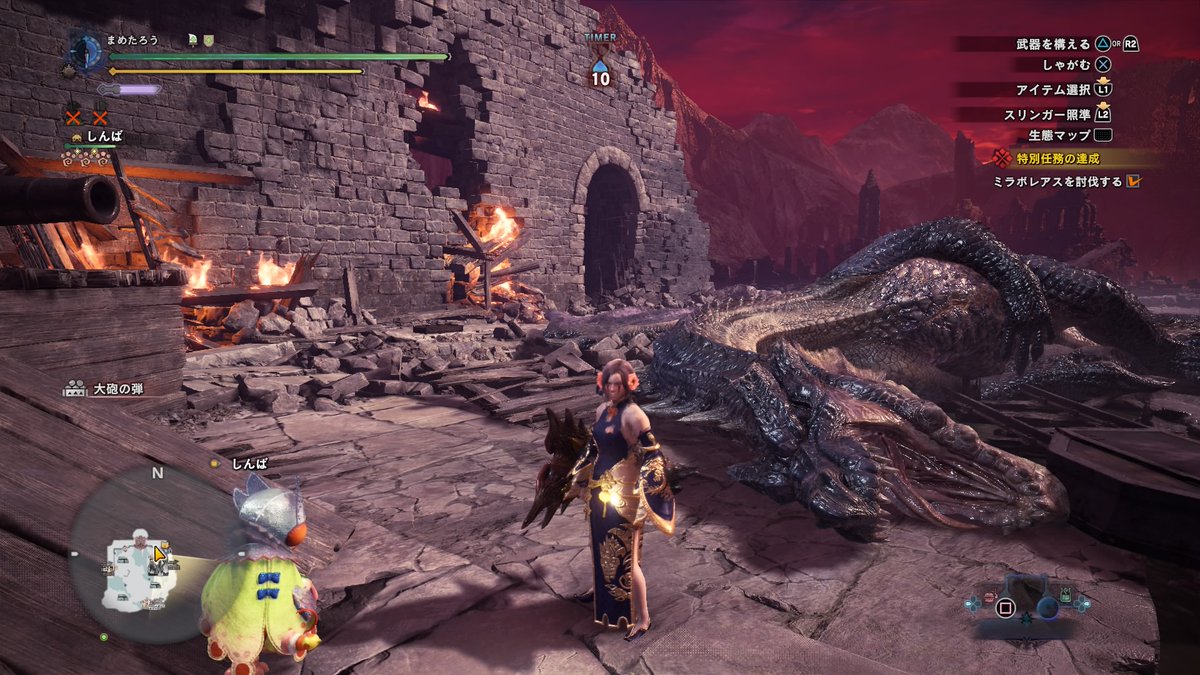The image size is (1200, 675).
Task: Click the green shield status icon
Action: coord(209,39)
